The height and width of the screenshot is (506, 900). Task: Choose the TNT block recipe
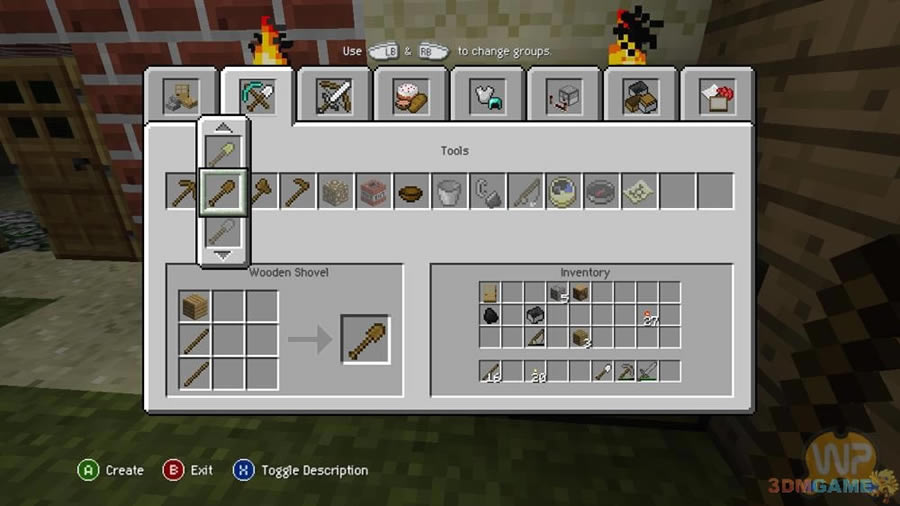coord(373,192)
